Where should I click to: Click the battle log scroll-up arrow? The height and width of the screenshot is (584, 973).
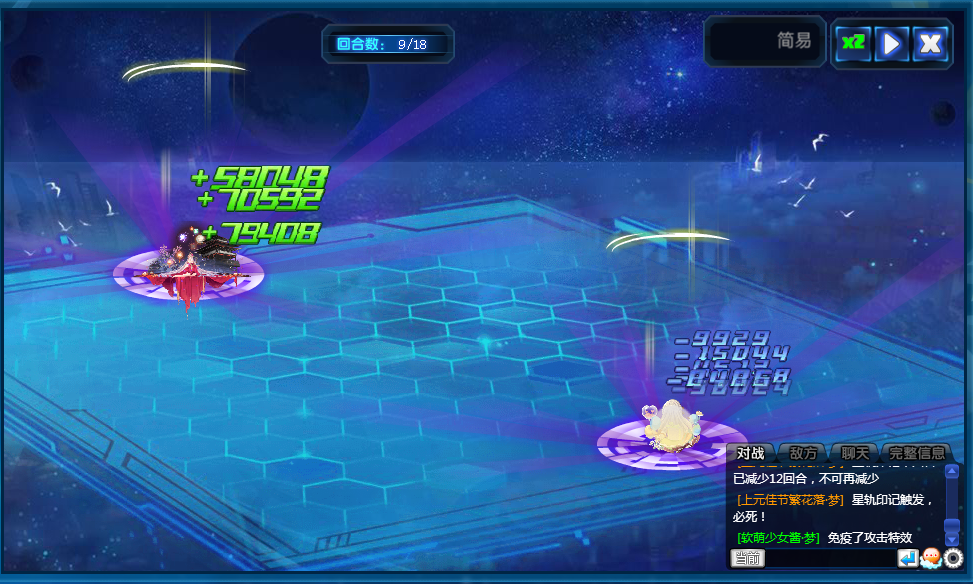[952, 471]
